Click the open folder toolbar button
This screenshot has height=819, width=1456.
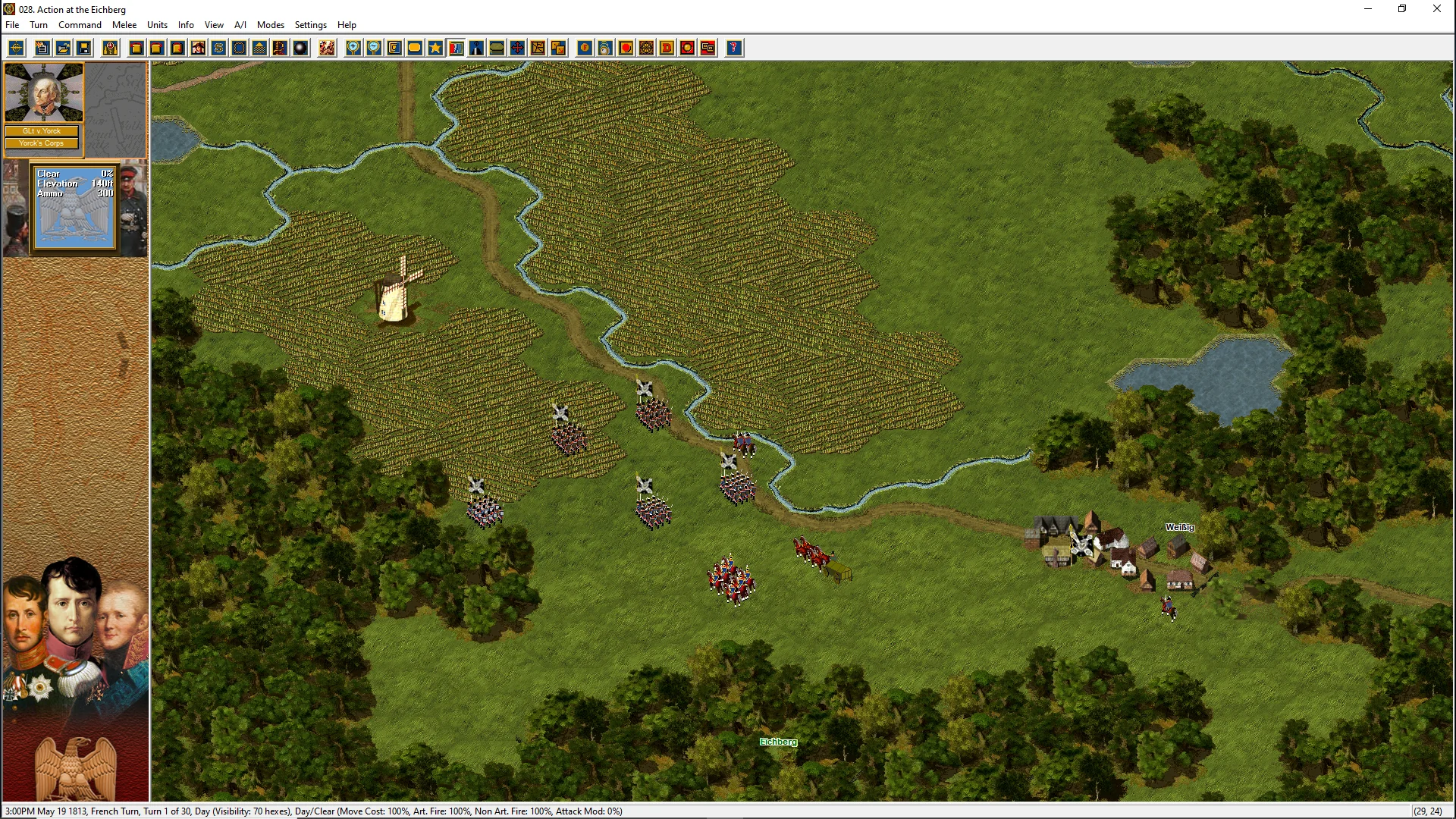click(x=64, y=49)
